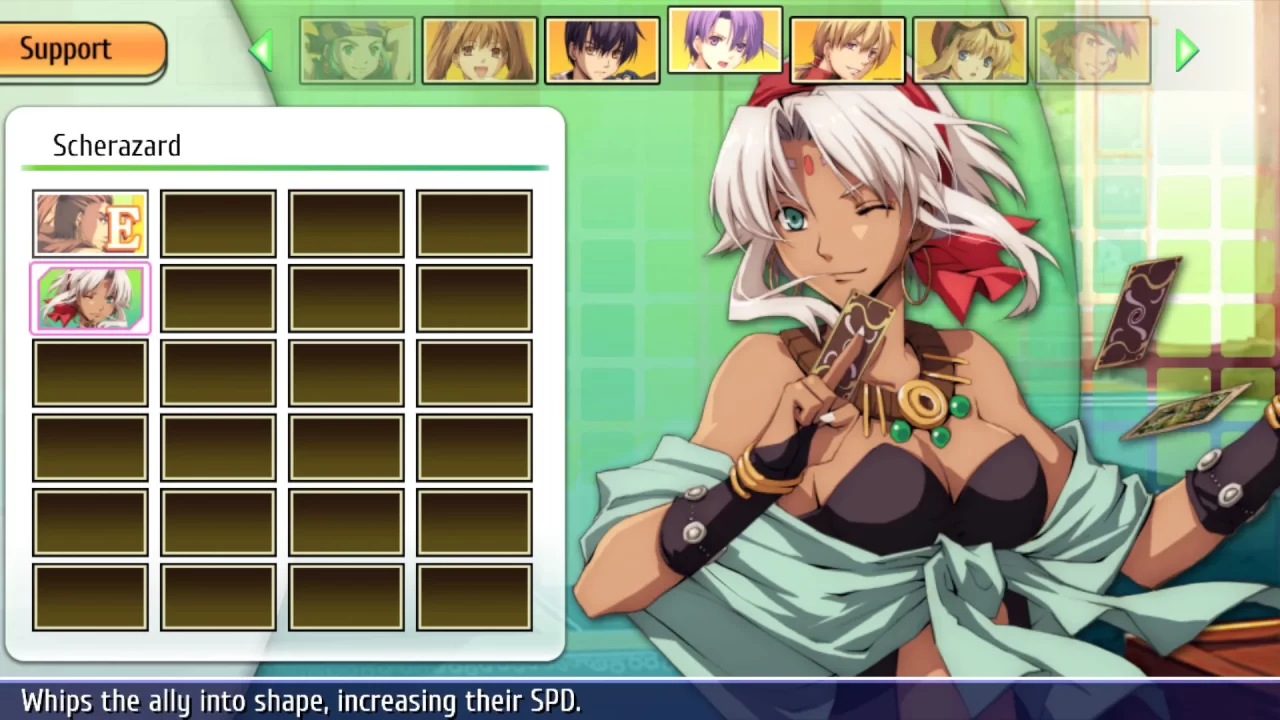Viewport: 1280px width, 720px height.
Task: Click the left carousel arrow
Action: pos(262,50)
